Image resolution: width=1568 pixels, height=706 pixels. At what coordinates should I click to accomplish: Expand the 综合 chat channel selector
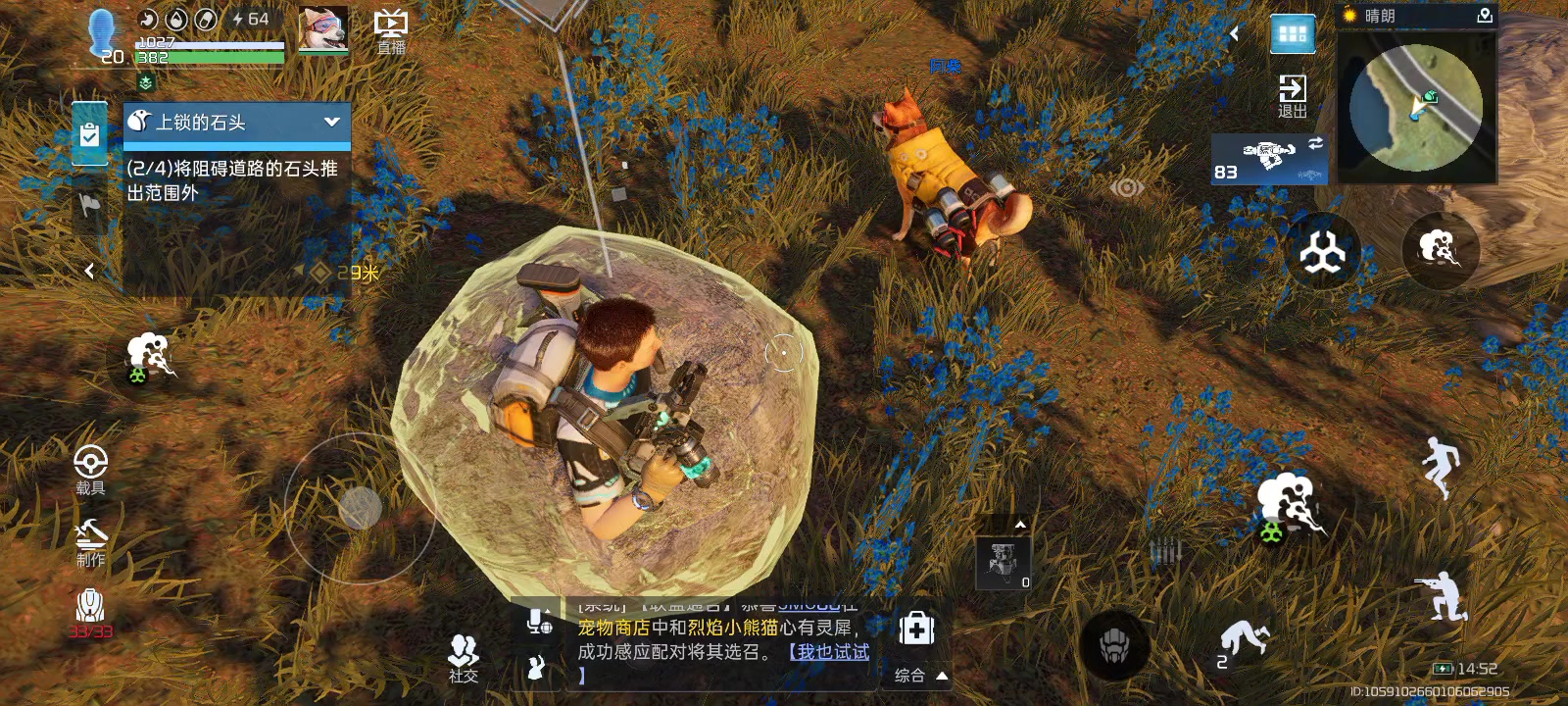point(921,675)
